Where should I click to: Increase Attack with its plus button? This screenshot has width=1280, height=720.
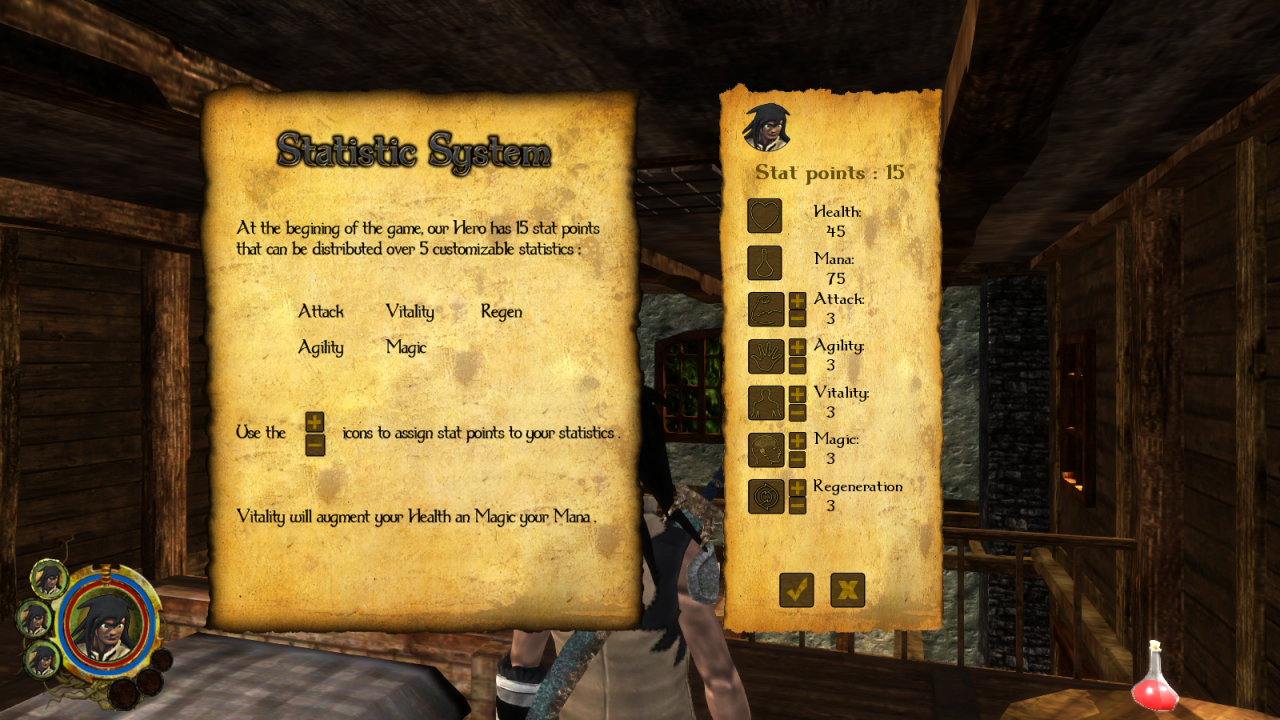tap(797, 300)
